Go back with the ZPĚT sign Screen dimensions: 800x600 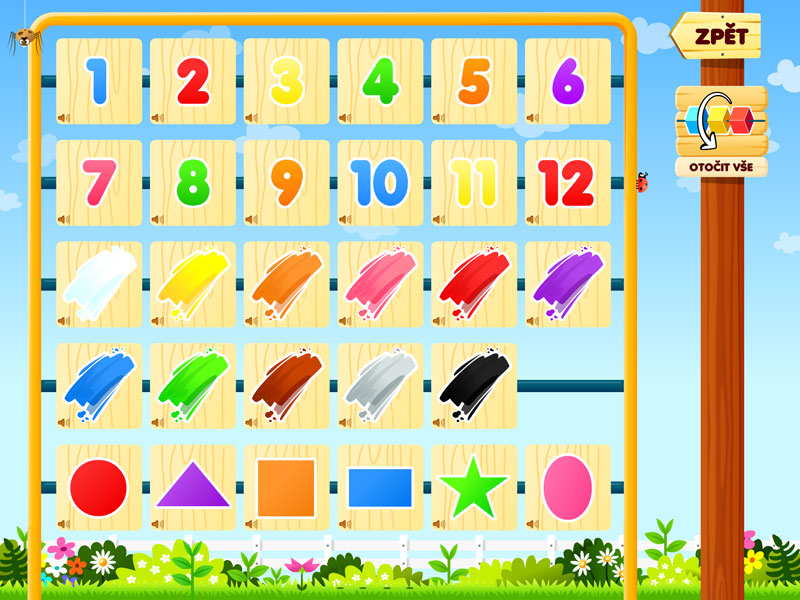717,36
